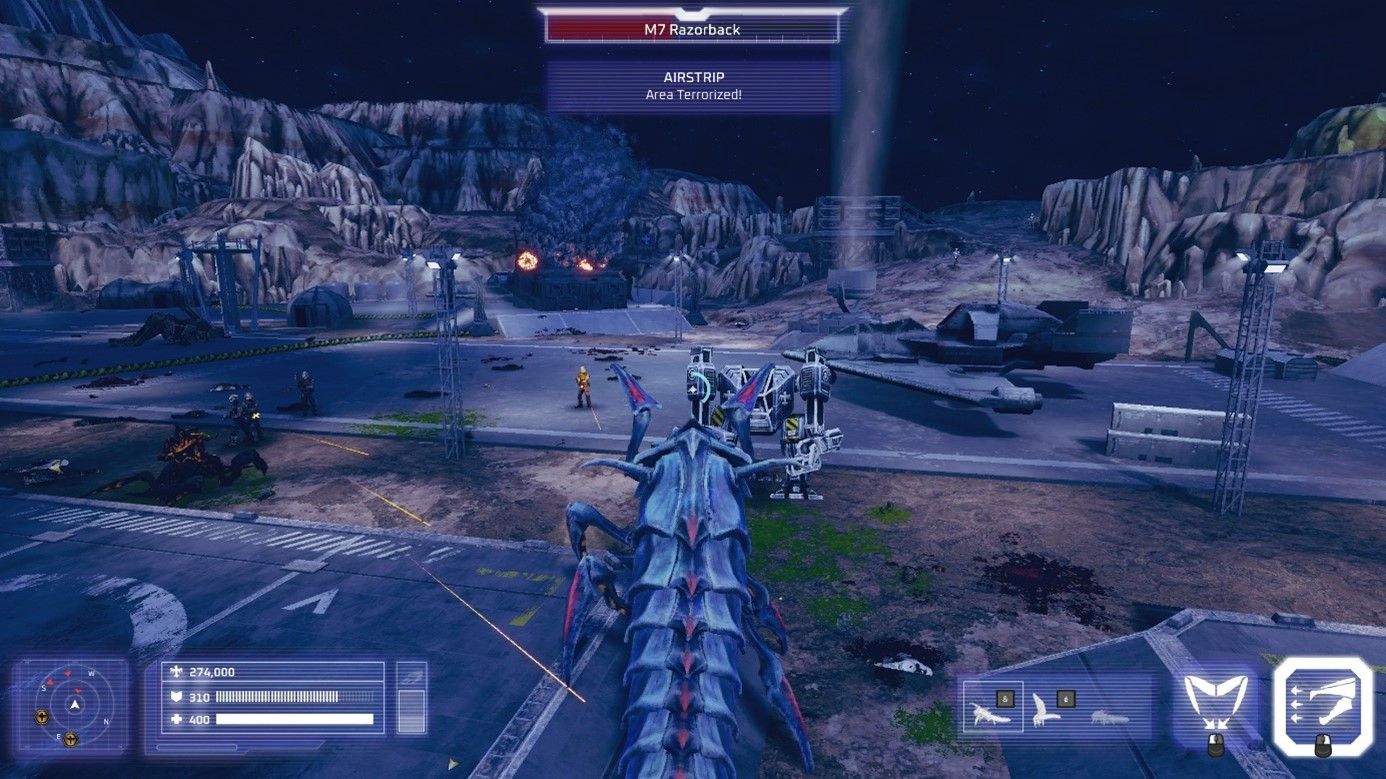Click the circular radar minimap
The height and width of the screenshot is (779, 1386).
coord(74,705)
